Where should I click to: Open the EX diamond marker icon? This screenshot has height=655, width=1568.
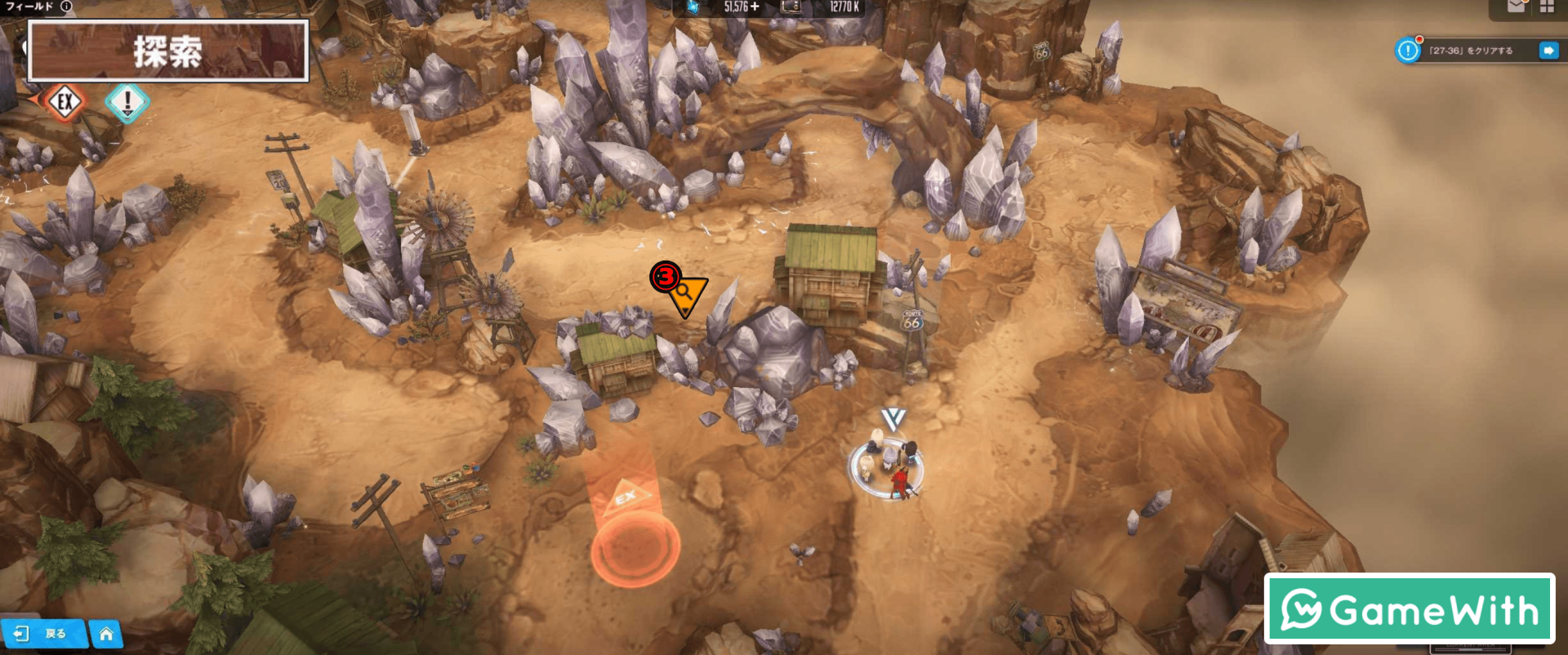(x=65, y=102)
